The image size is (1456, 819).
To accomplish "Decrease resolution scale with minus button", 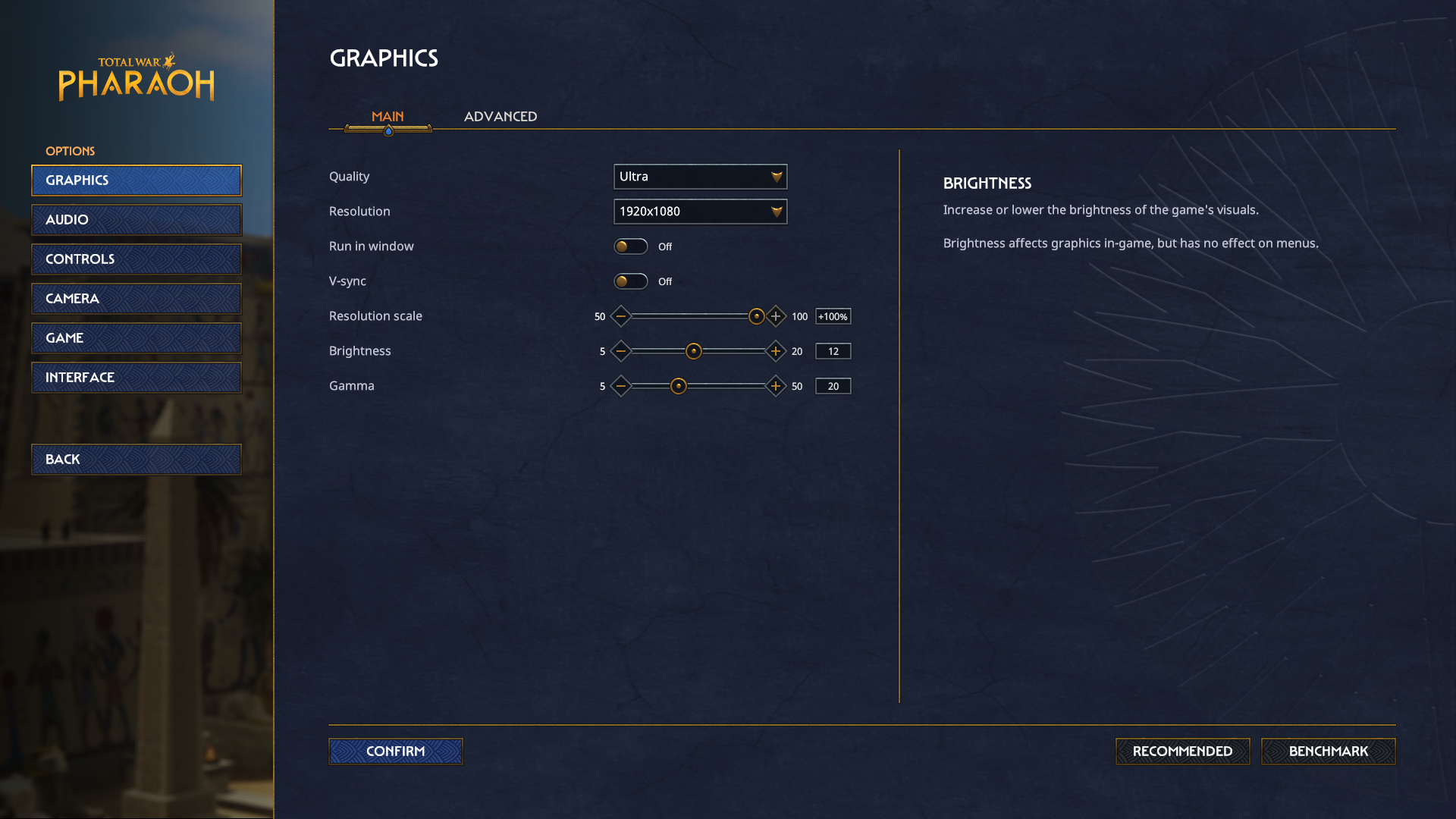I will pyautogui.click(x=621, y=316).
